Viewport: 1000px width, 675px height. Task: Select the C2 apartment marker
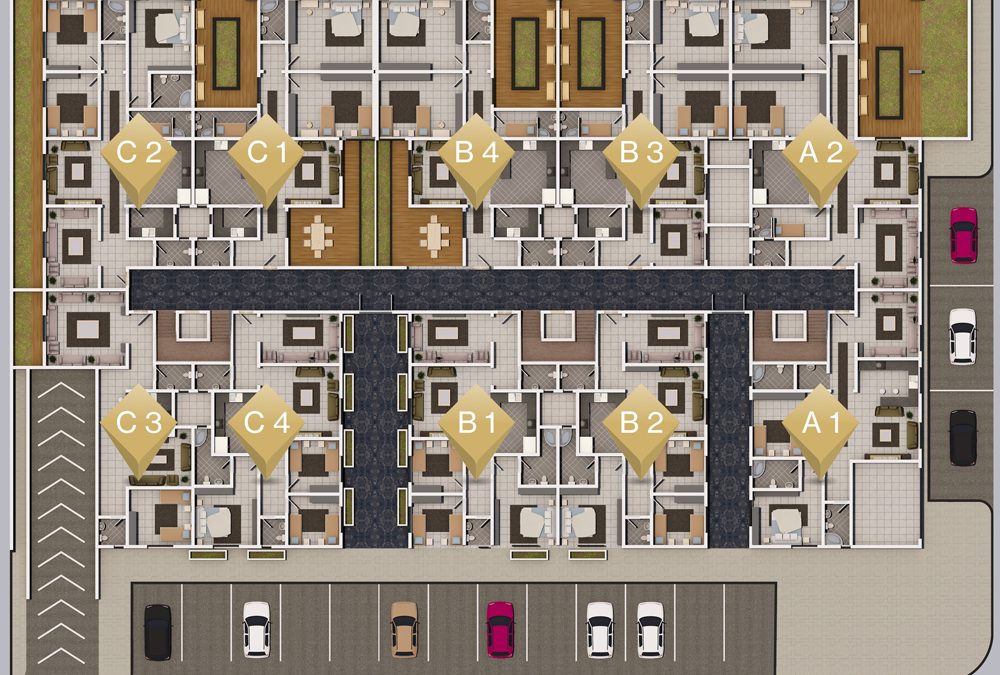click(x=139, y=155)
